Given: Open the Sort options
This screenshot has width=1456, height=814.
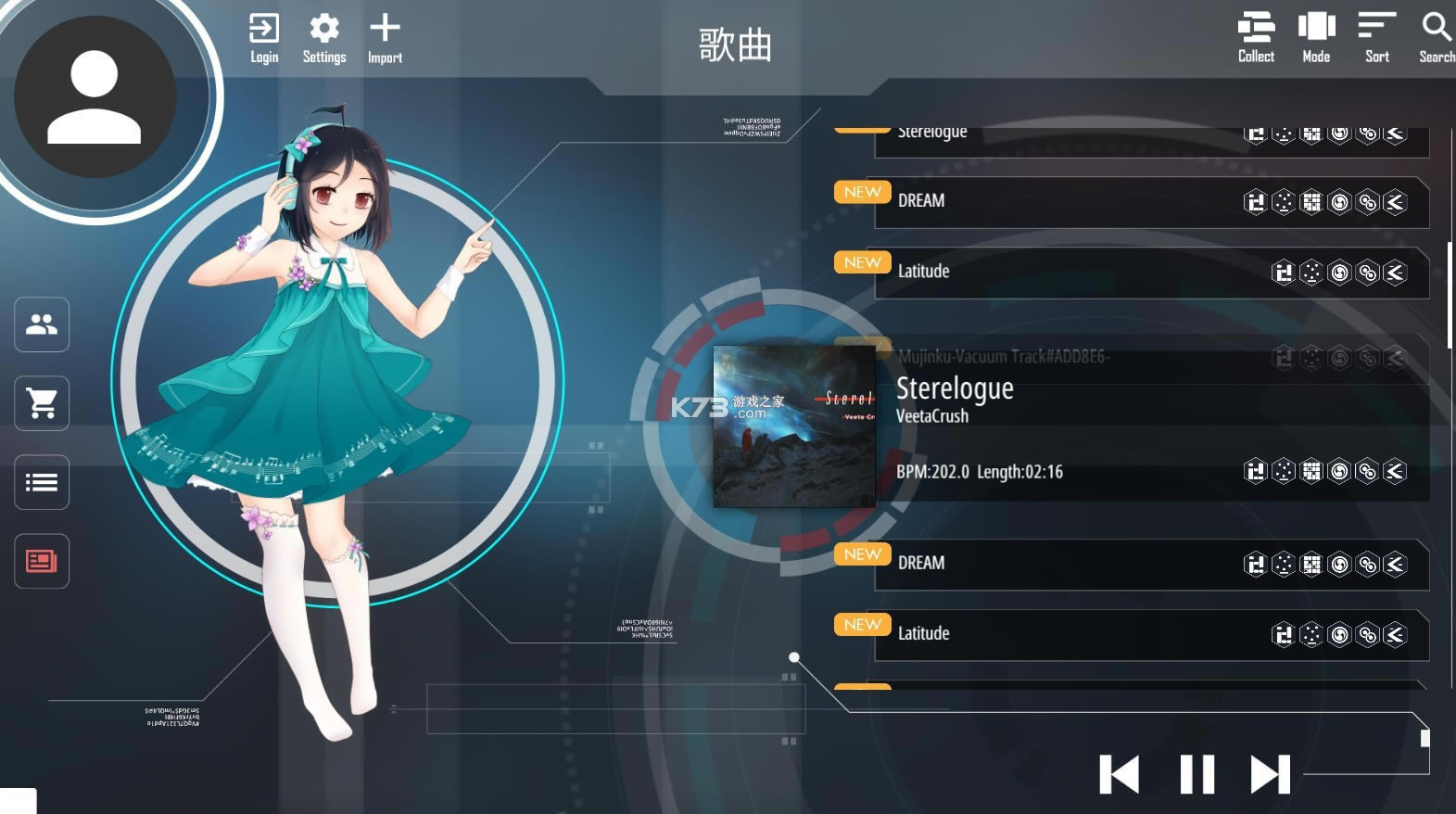Looking at the screenshot, I should coord(1377,39).
